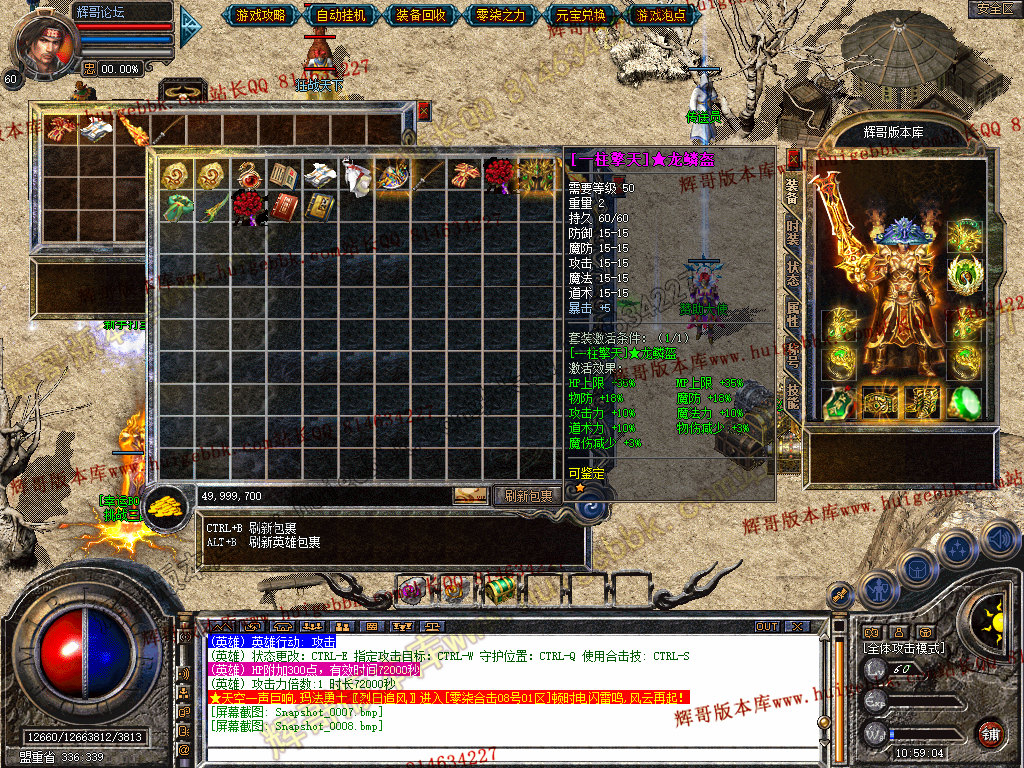The height and width of the screenshot is (768, 1024).
Task: Open the 元宝兑换 ingot exchange menu
Action: tap(580, 15)
